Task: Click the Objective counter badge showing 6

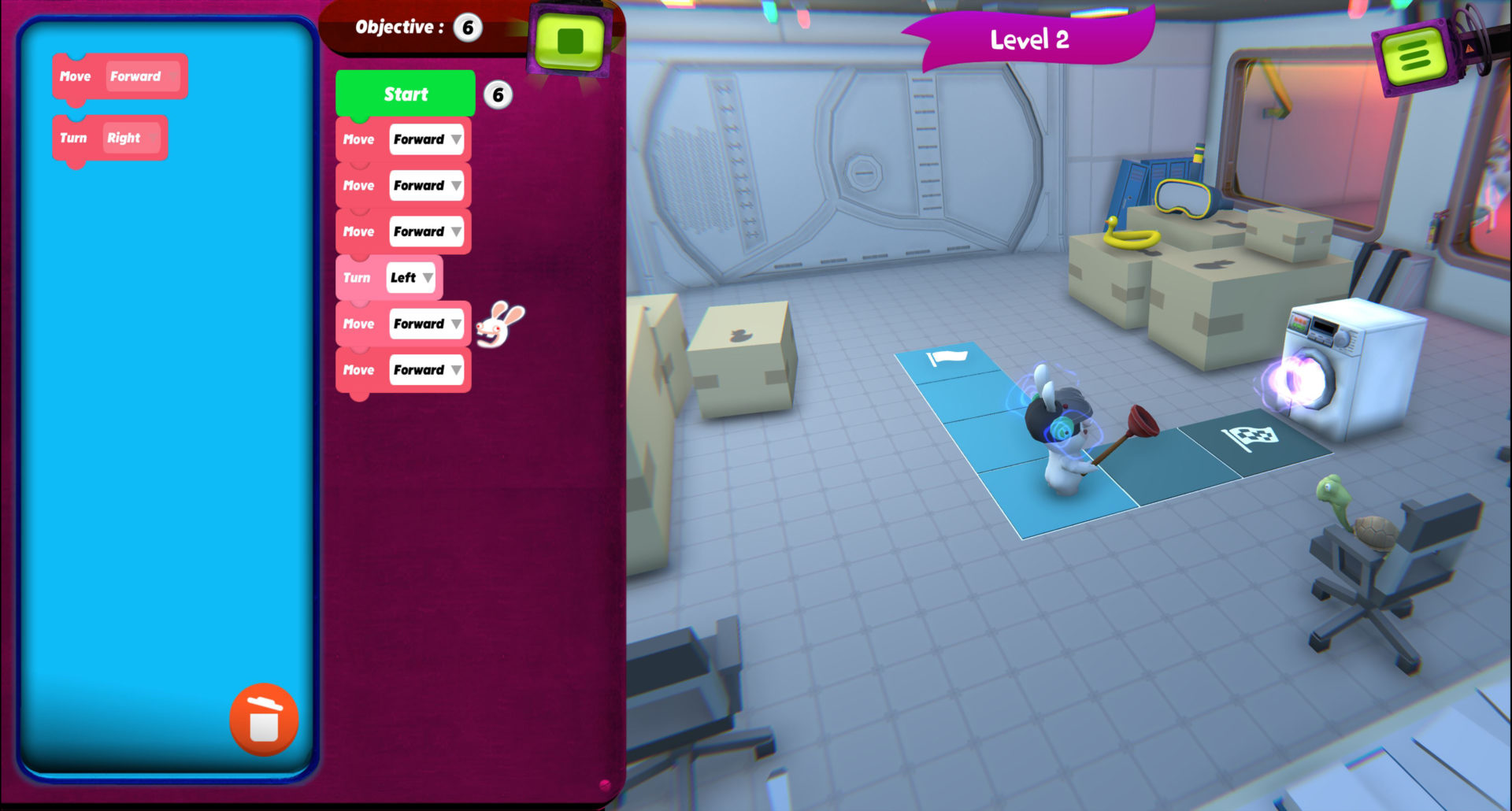Action: tap(468, 26)
